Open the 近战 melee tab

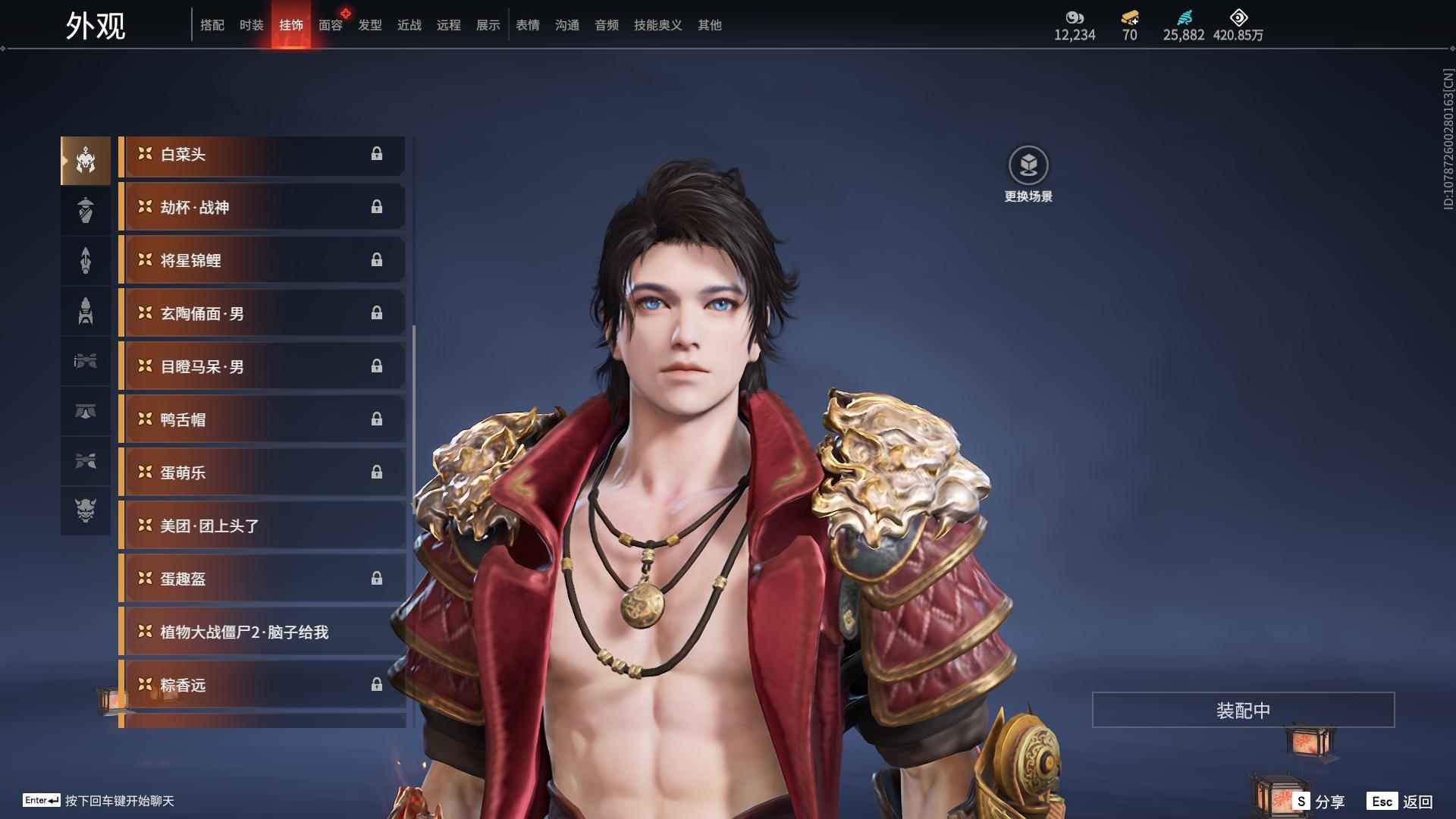(409, 25)
